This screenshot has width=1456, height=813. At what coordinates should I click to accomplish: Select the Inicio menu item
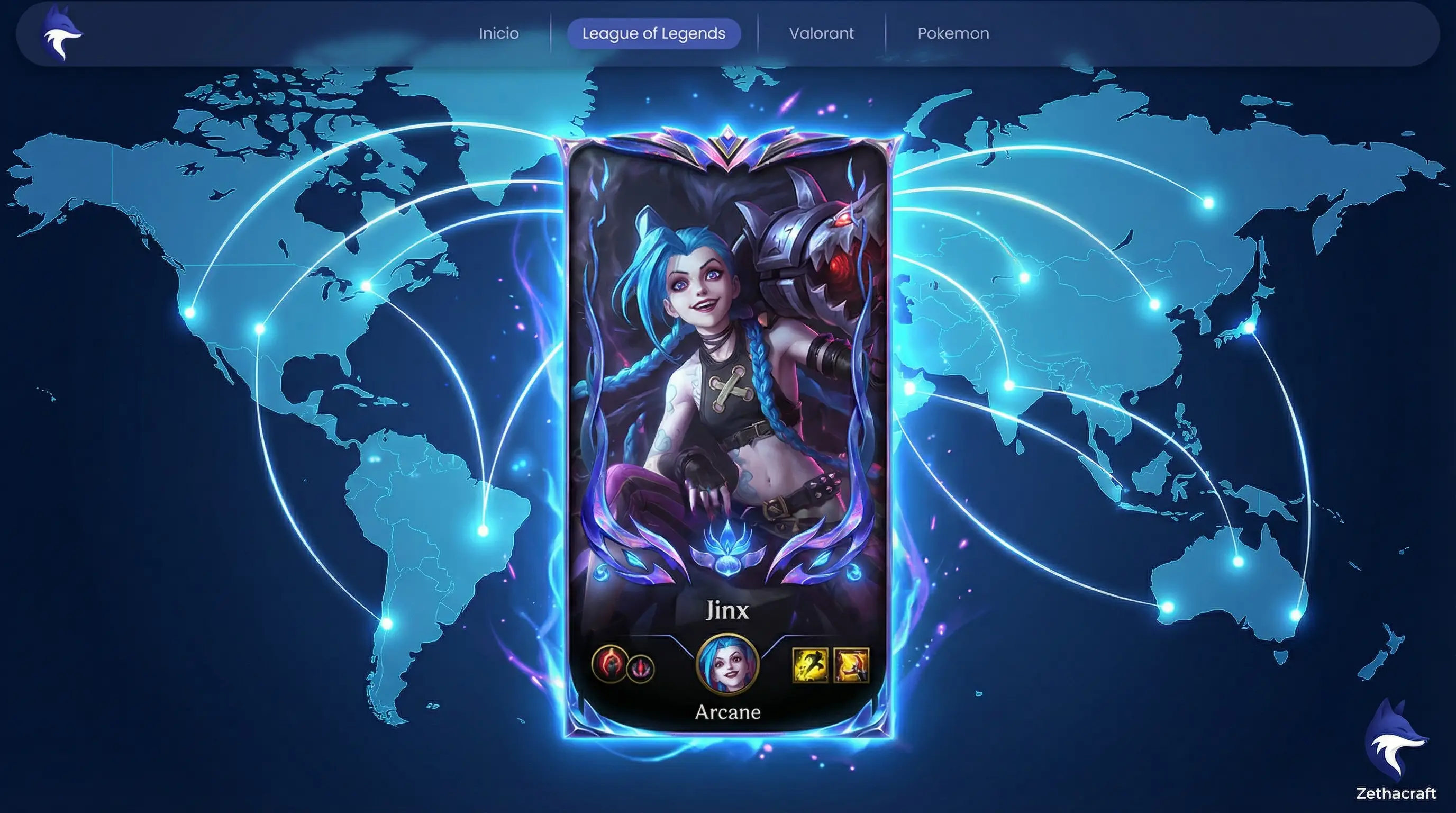click(498, 33)
